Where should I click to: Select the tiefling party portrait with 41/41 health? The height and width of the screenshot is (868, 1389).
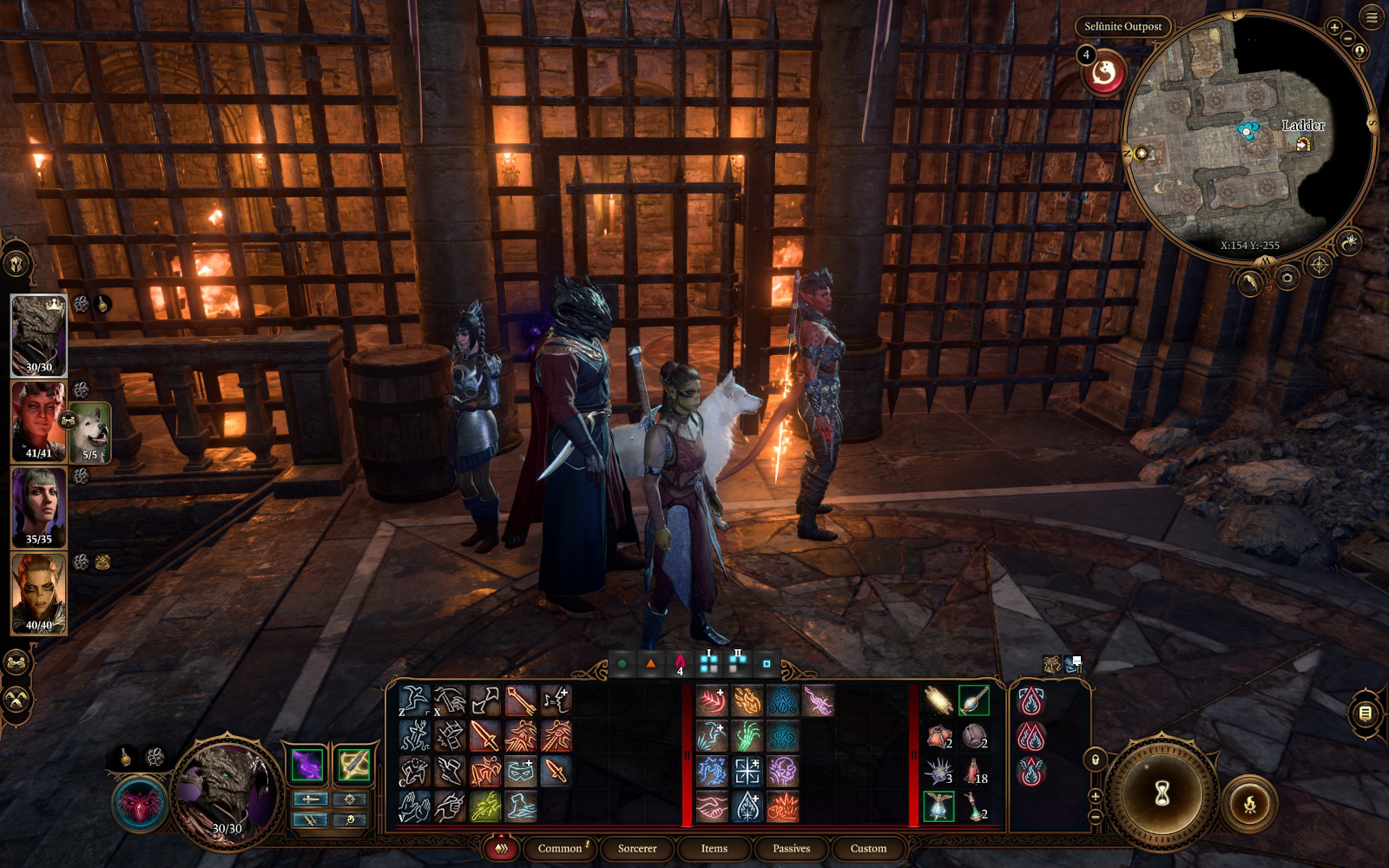[38, 421]
